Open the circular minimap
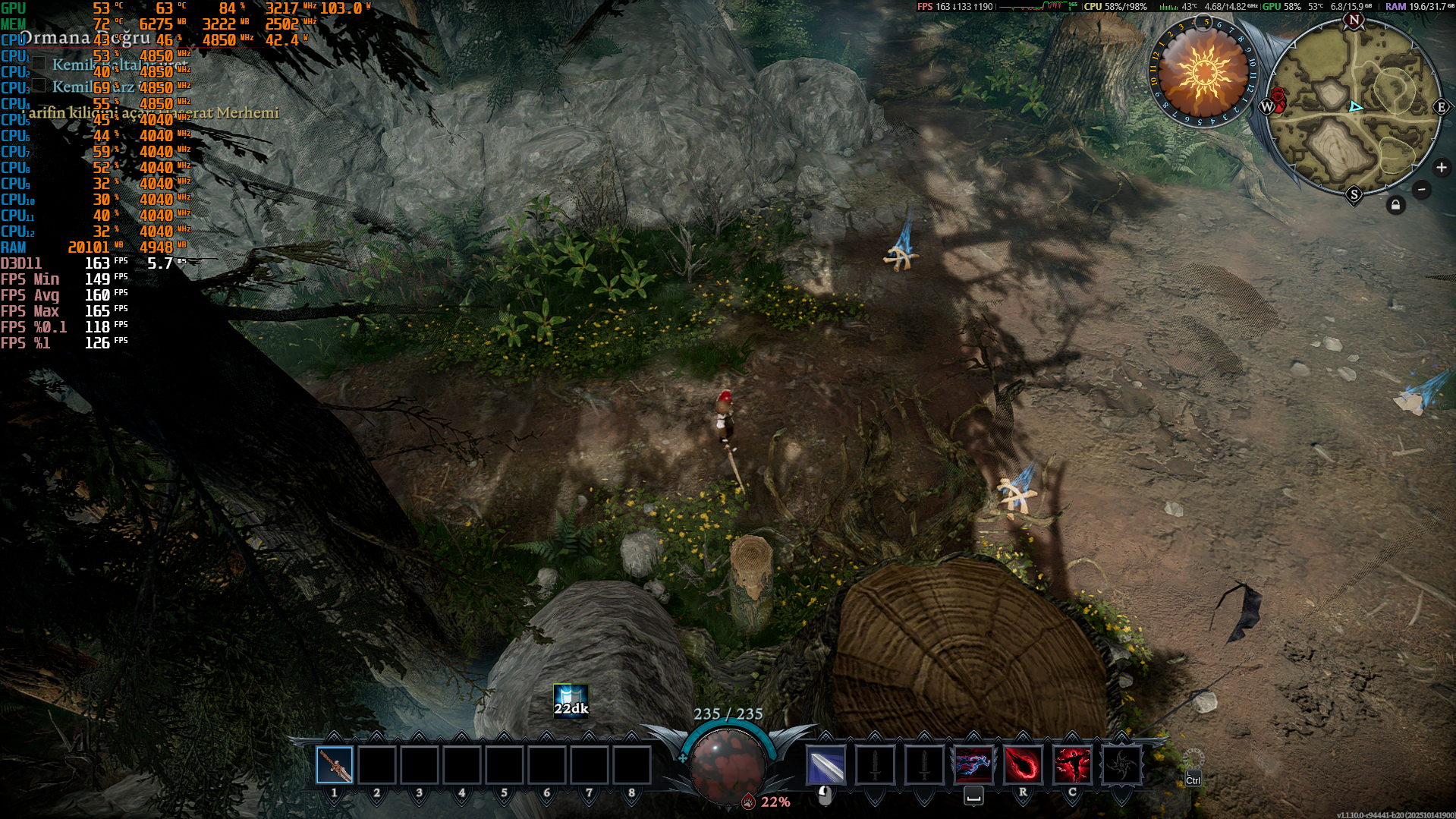The image size is (1456, 819). coord(1354,108)
